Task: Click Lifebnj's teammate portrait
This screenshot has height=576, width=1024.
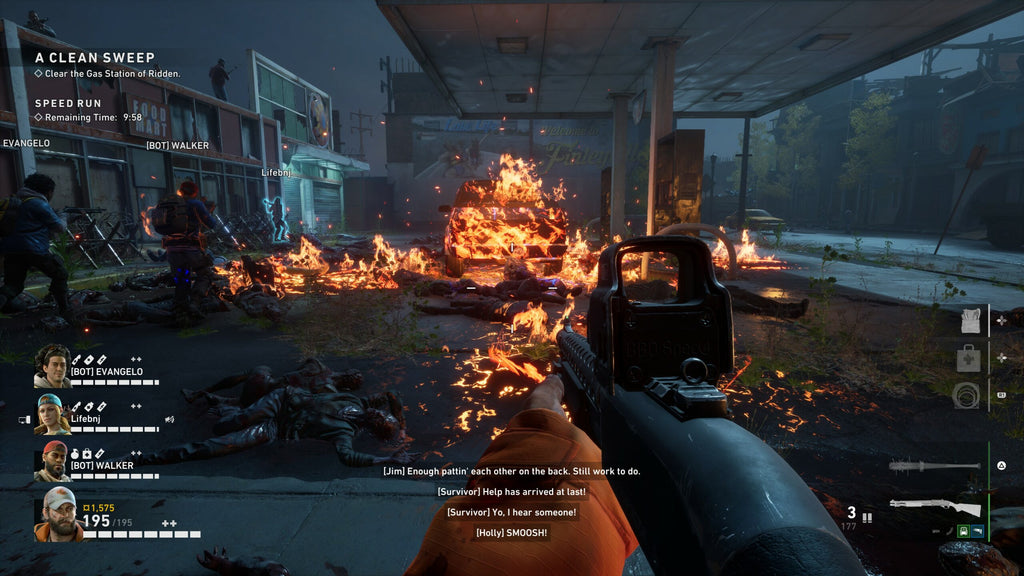Action: pos(52,414)
